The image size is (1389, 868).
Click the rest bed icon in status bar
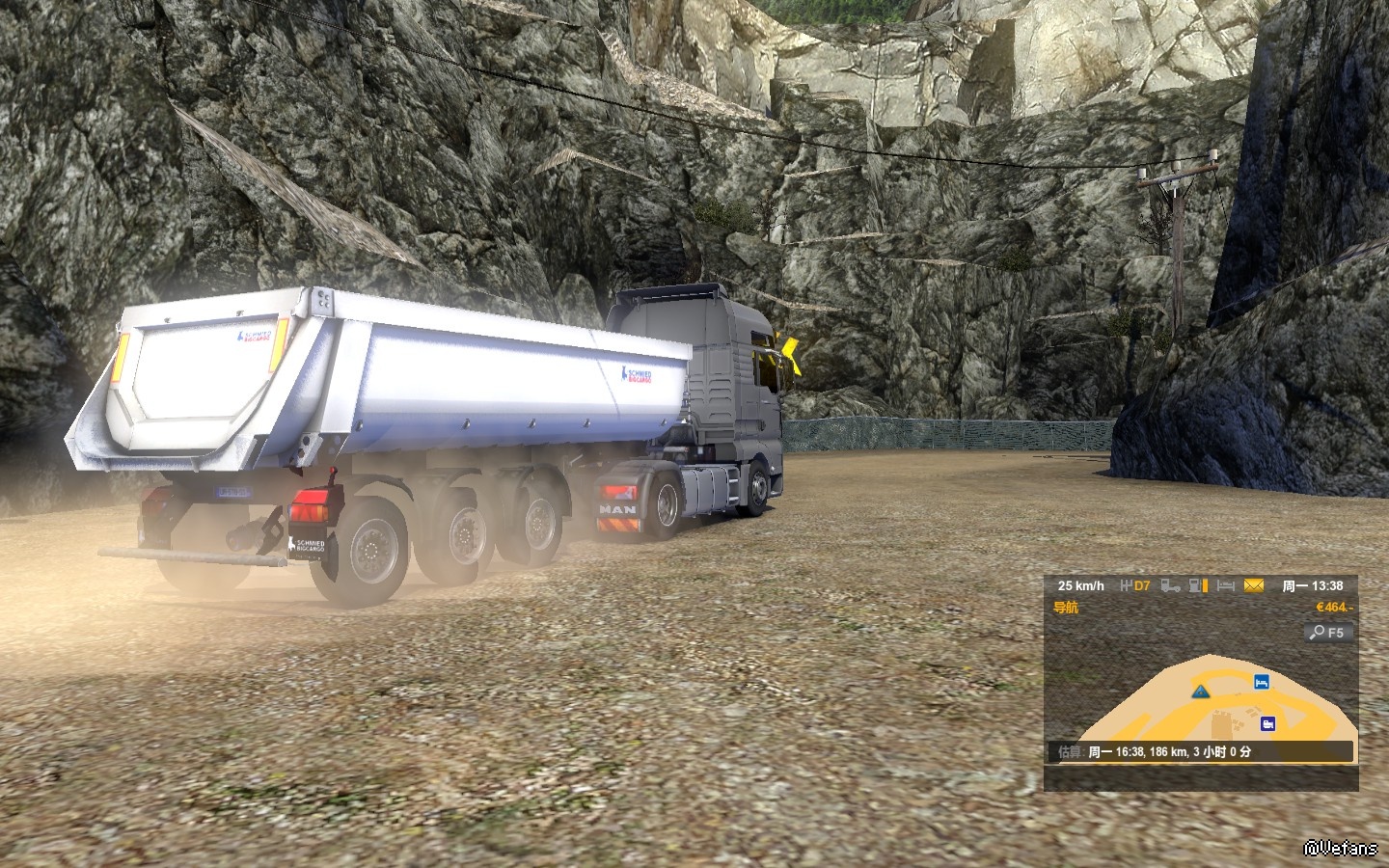(x=1225, y=585)
